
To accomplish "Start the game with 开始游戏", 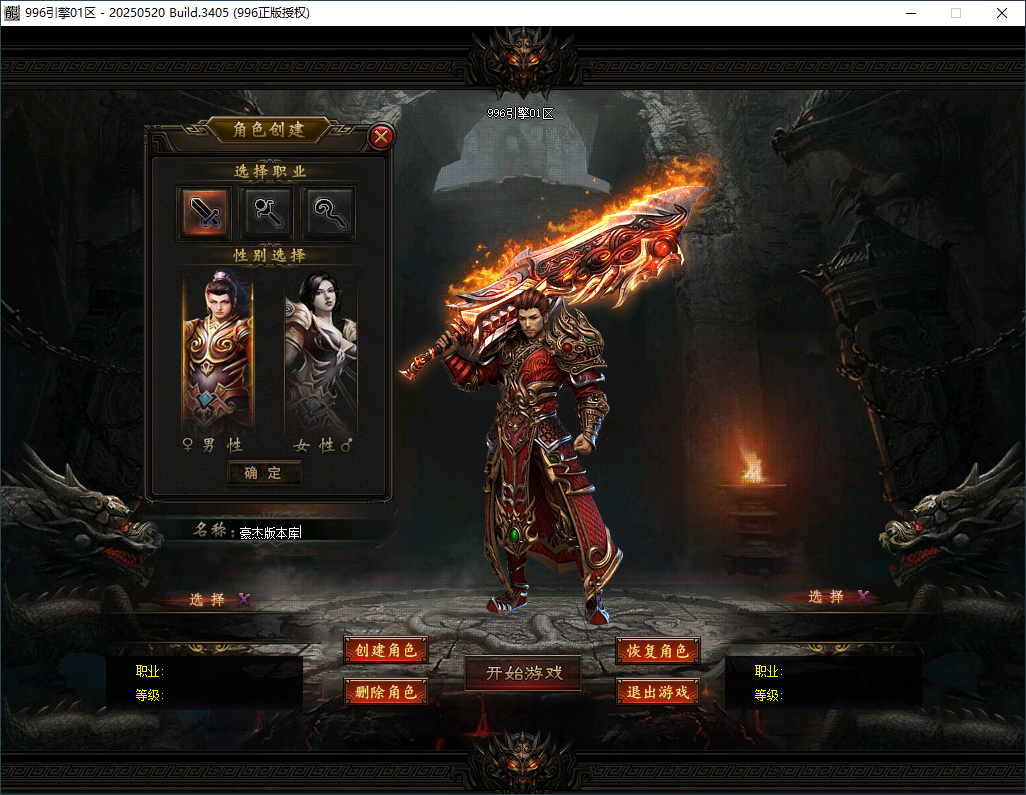I will [523, 673].
